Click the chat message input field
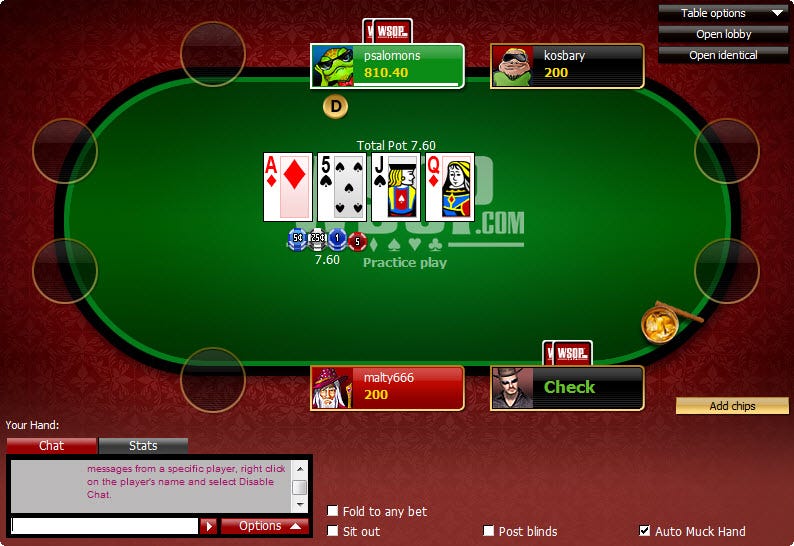 tap(104, 526)
